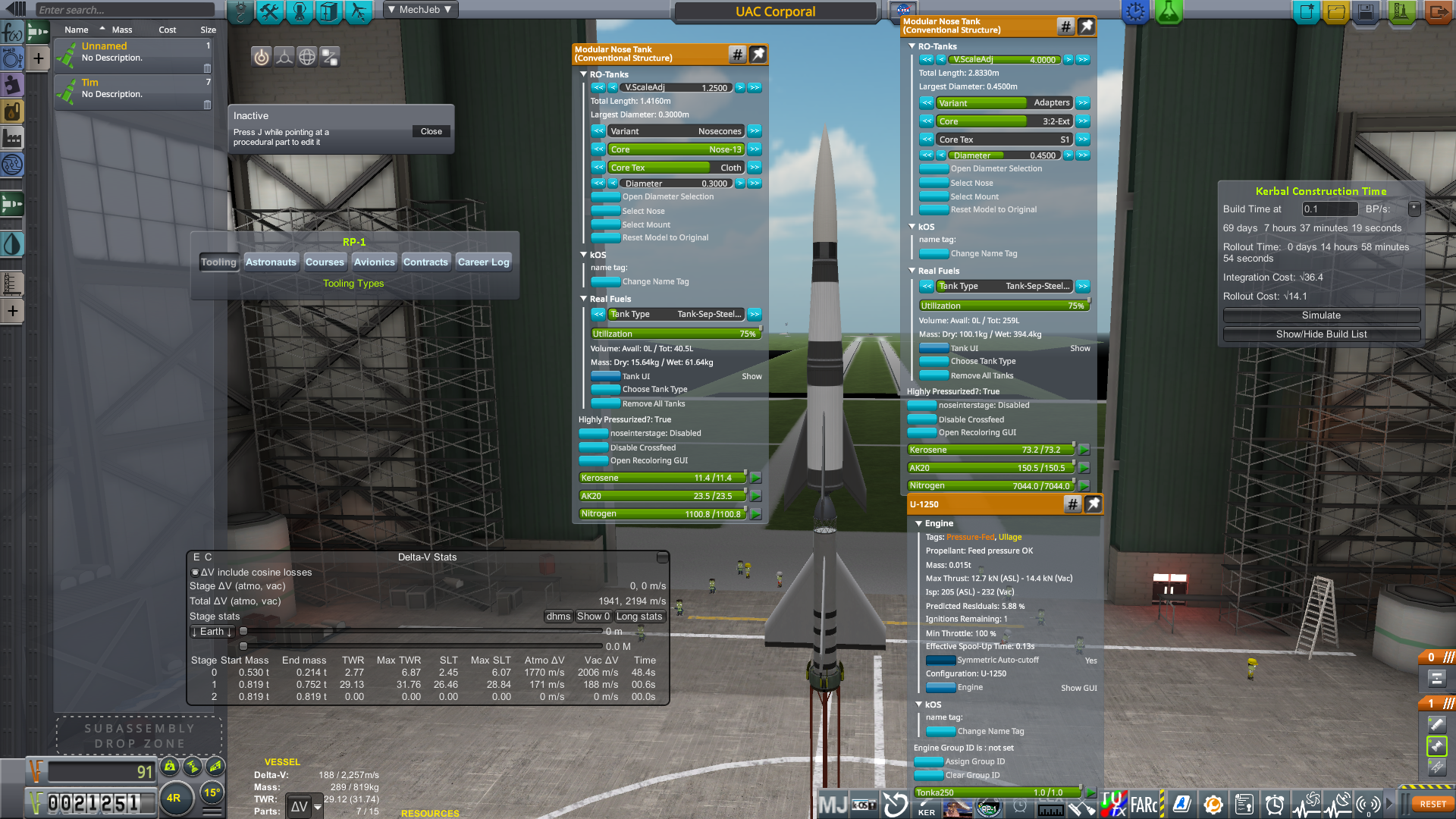Toggle the ΔV include cosine losses option
Viewport: 1456px width, 819px height.
coord(195,572)
